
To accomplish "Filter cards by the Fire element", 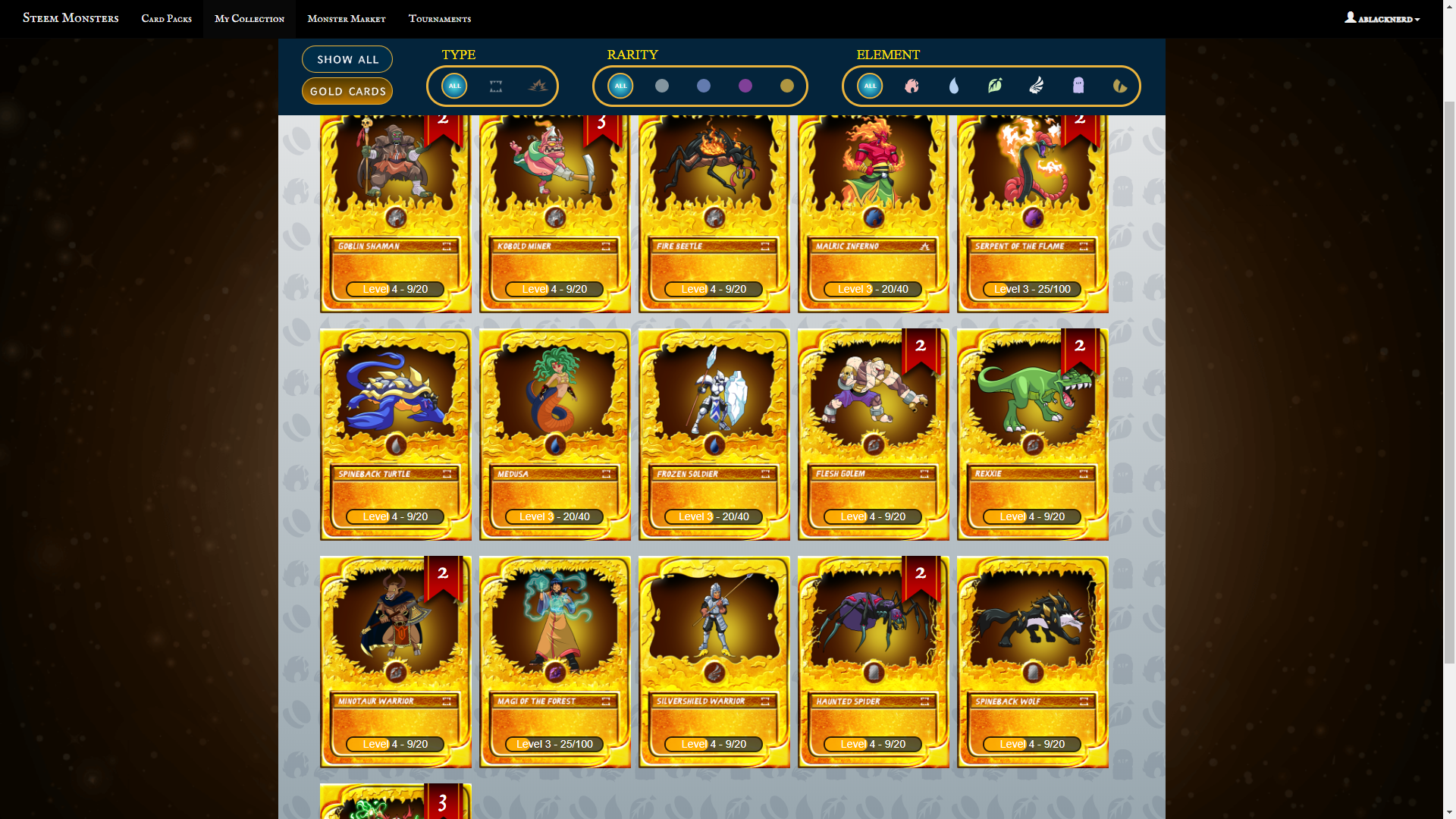I will tap(912, 86).
